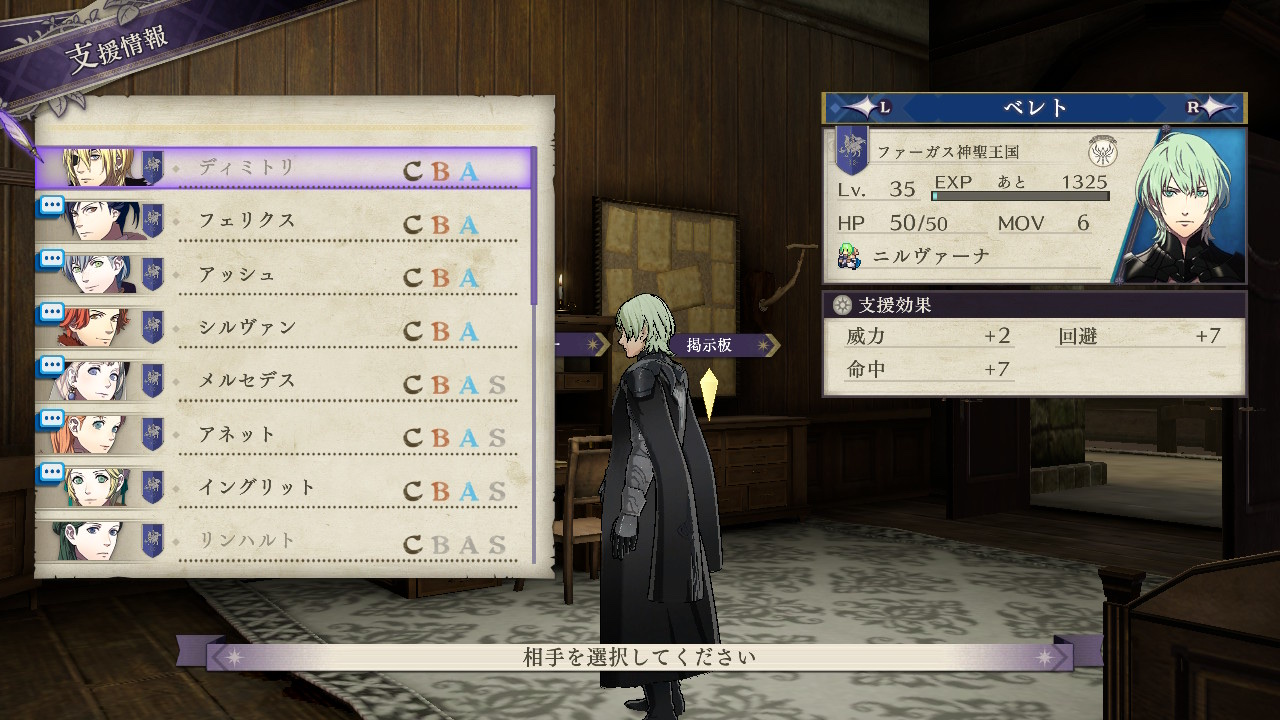Click the support list scrollbar

[x=534, y=230]
